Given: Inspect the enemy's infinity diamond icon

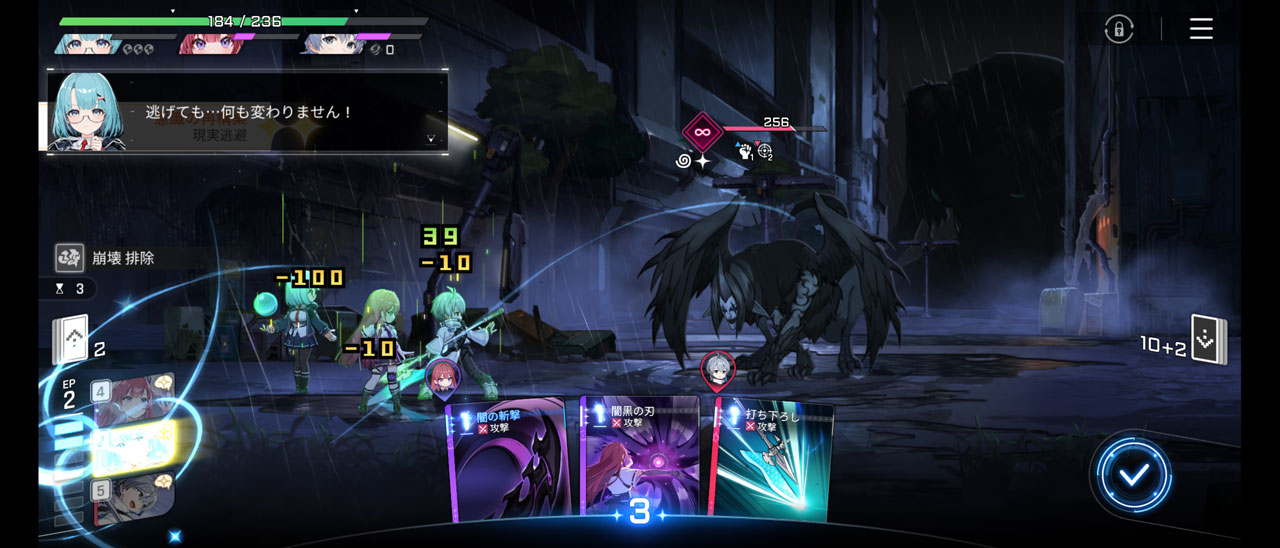Looking at the screenshot, I should (x=702, y=131).
